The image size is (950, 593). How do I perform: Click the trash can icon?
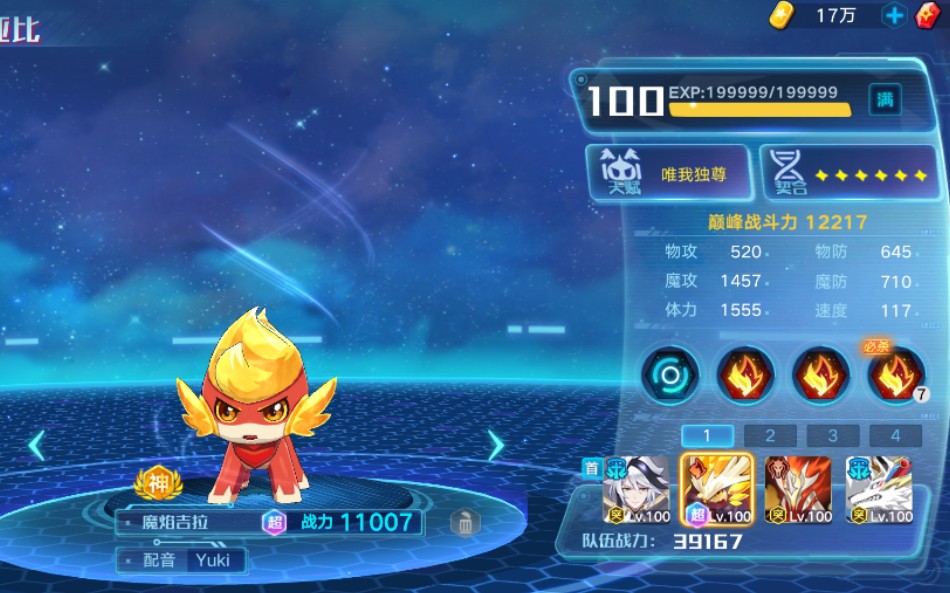coord(463,522)
